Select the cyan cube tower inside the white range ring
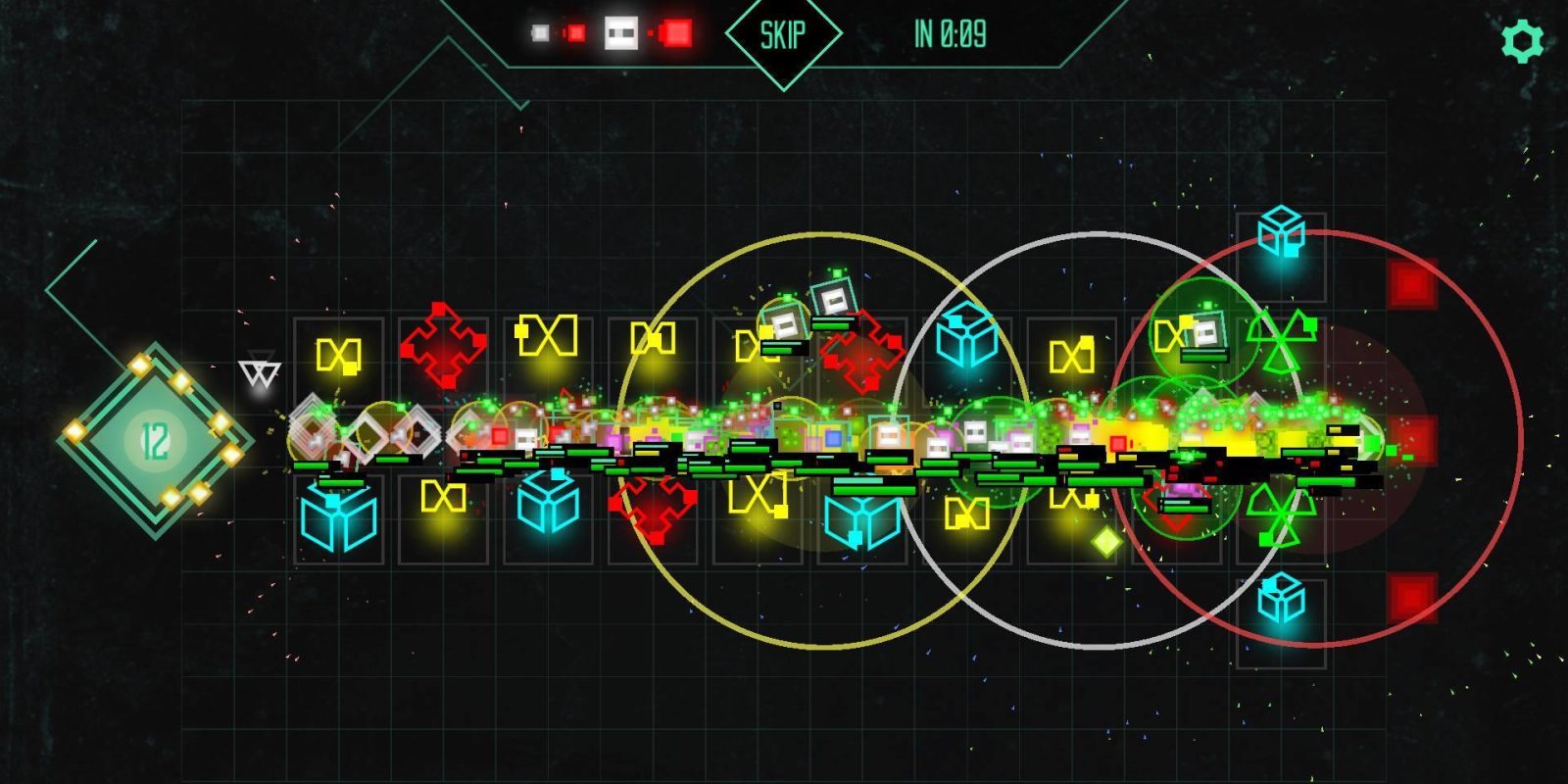 966,336
